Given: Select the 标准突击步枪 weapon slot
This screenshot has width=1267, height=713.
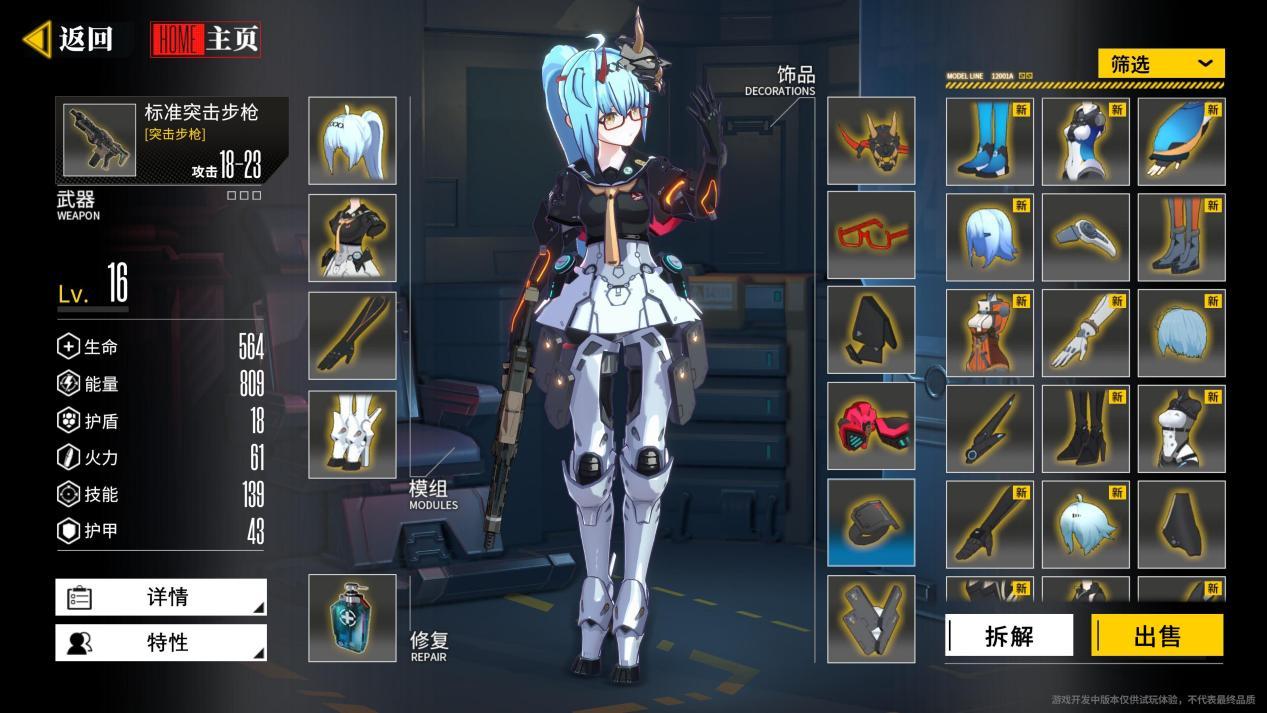Looking at the screenshot, I should pyautogui.click(x=172, y=140).
